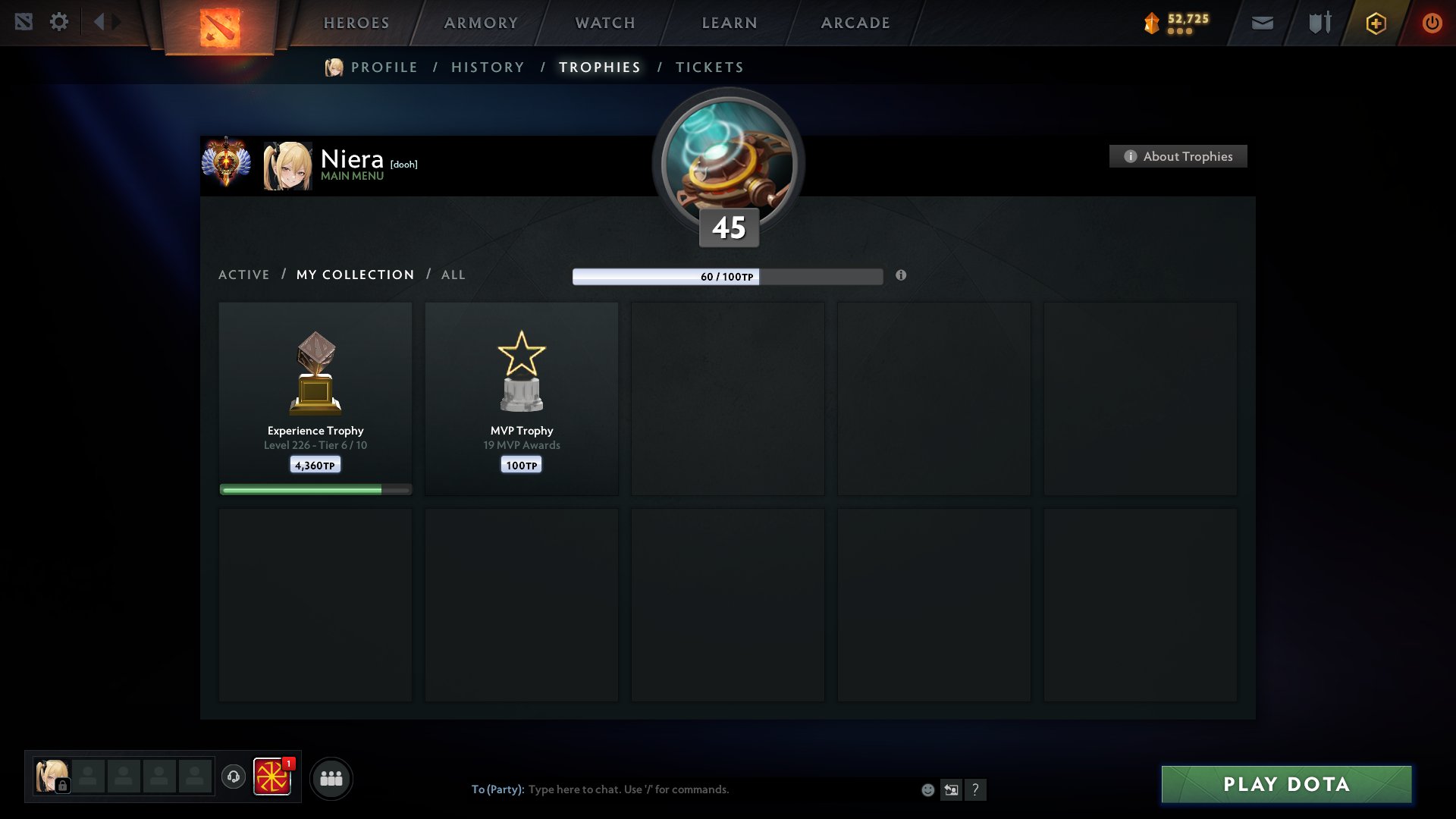Switch to the TICKETS tab
The image size is (1456, 819).
pyautogui.click(x=709, y=67)
